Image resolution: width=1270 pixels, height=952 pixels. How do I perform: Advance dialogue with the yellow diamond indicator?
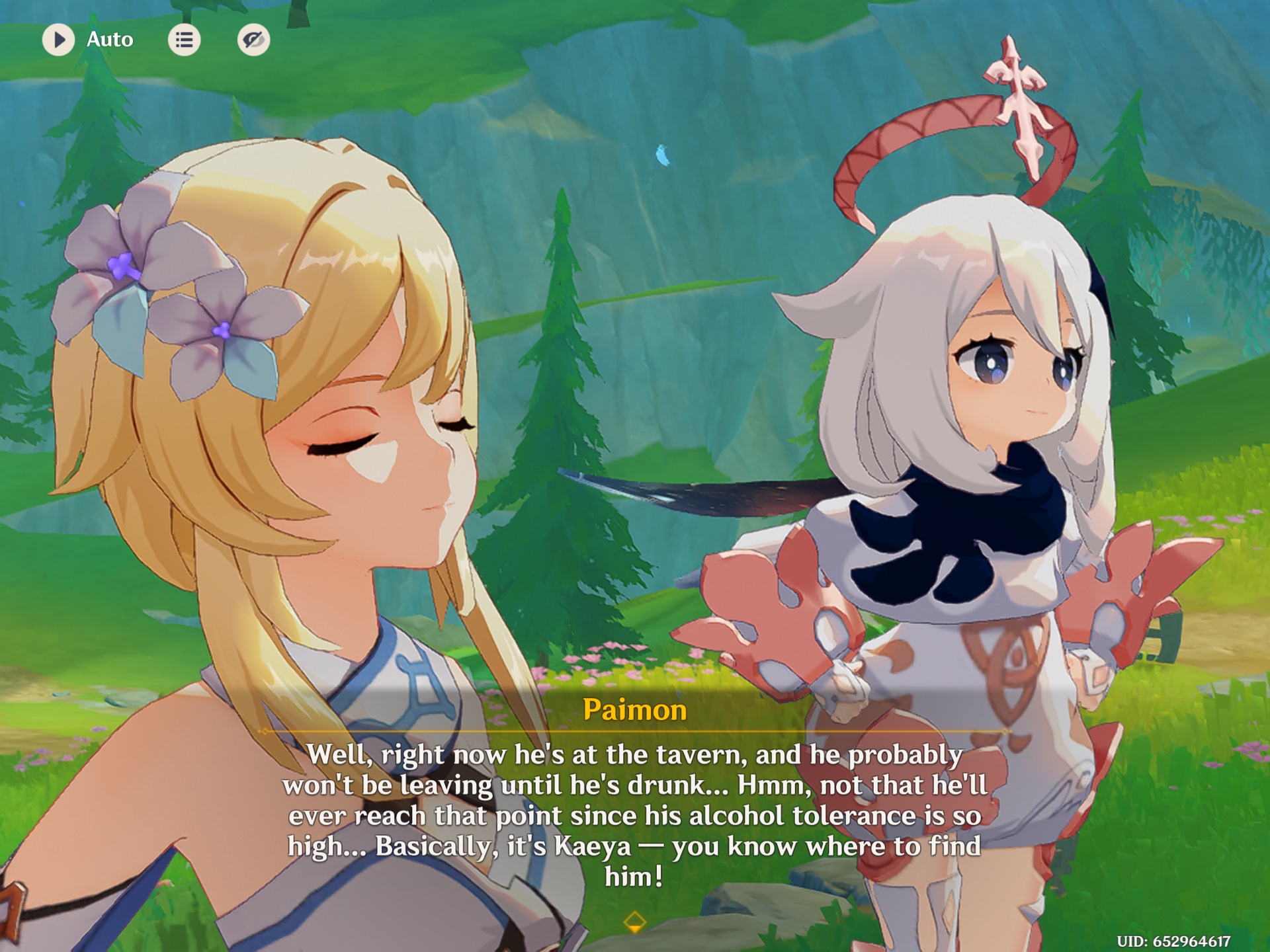click(634, 922)
